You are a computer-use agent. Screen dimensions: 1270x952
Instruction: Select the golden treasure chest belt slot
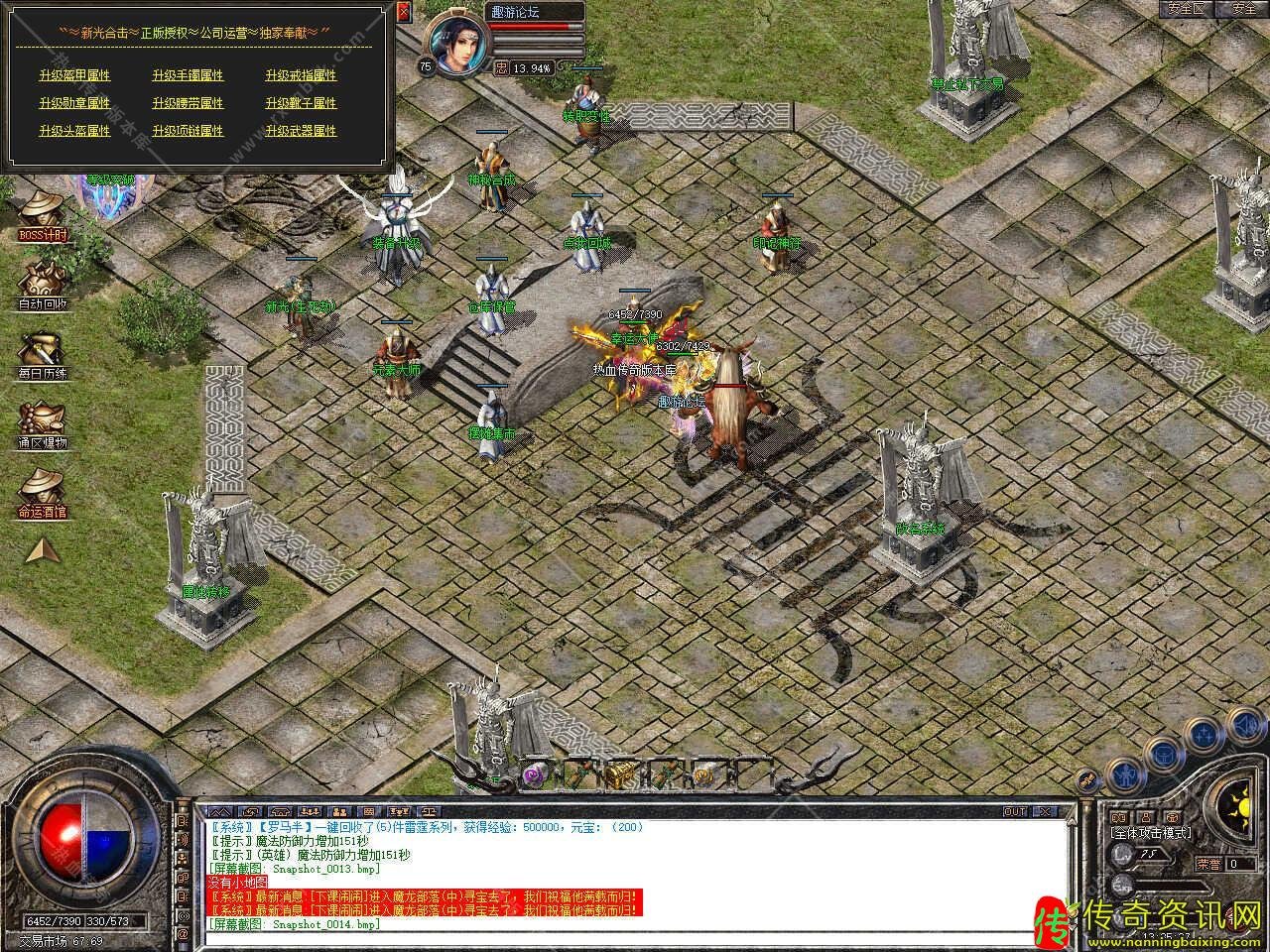click(621, 773)
